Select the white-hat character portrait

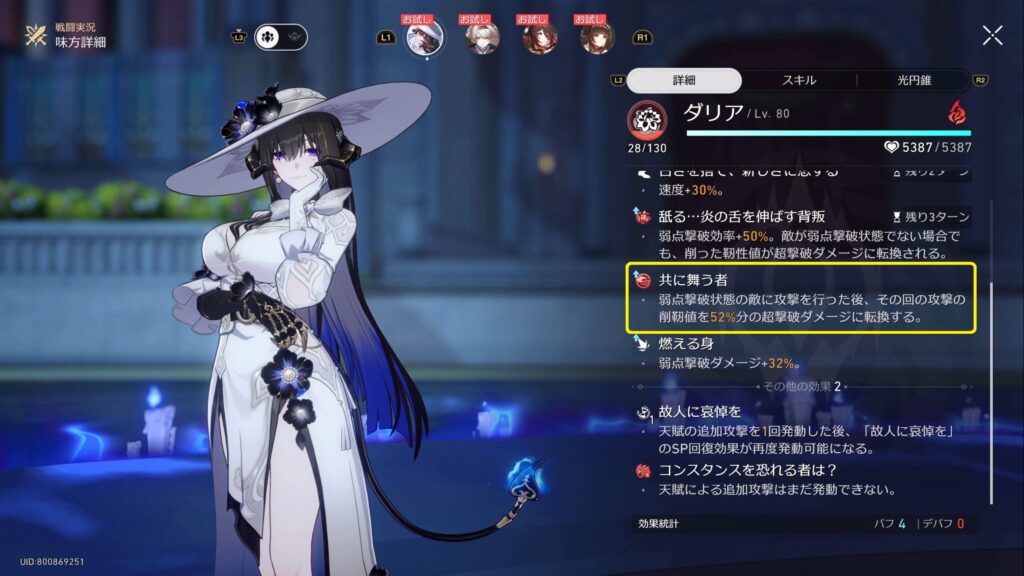pyautogui.click(x=423, y=38)
